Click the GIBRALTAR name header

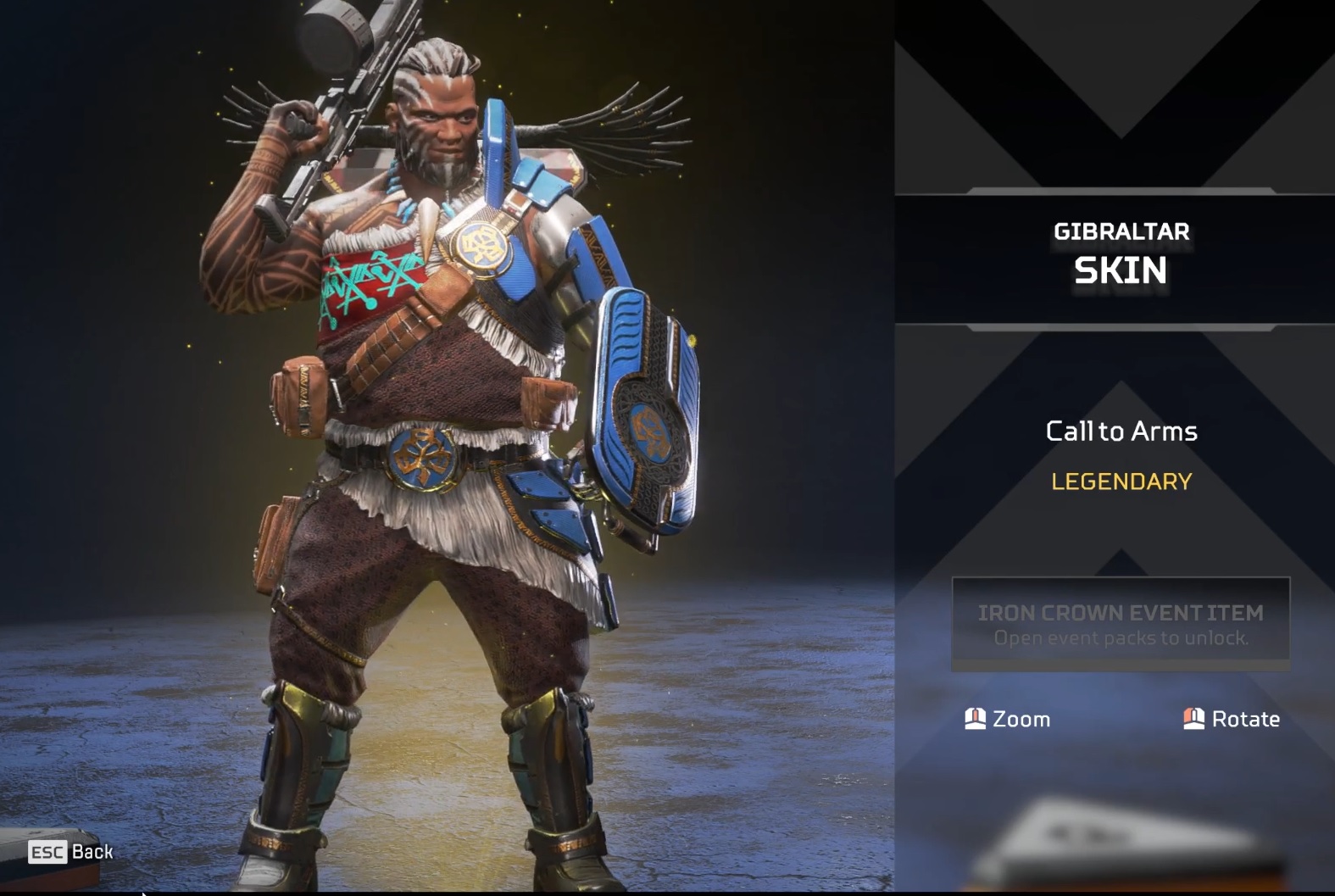(1121, 231)
